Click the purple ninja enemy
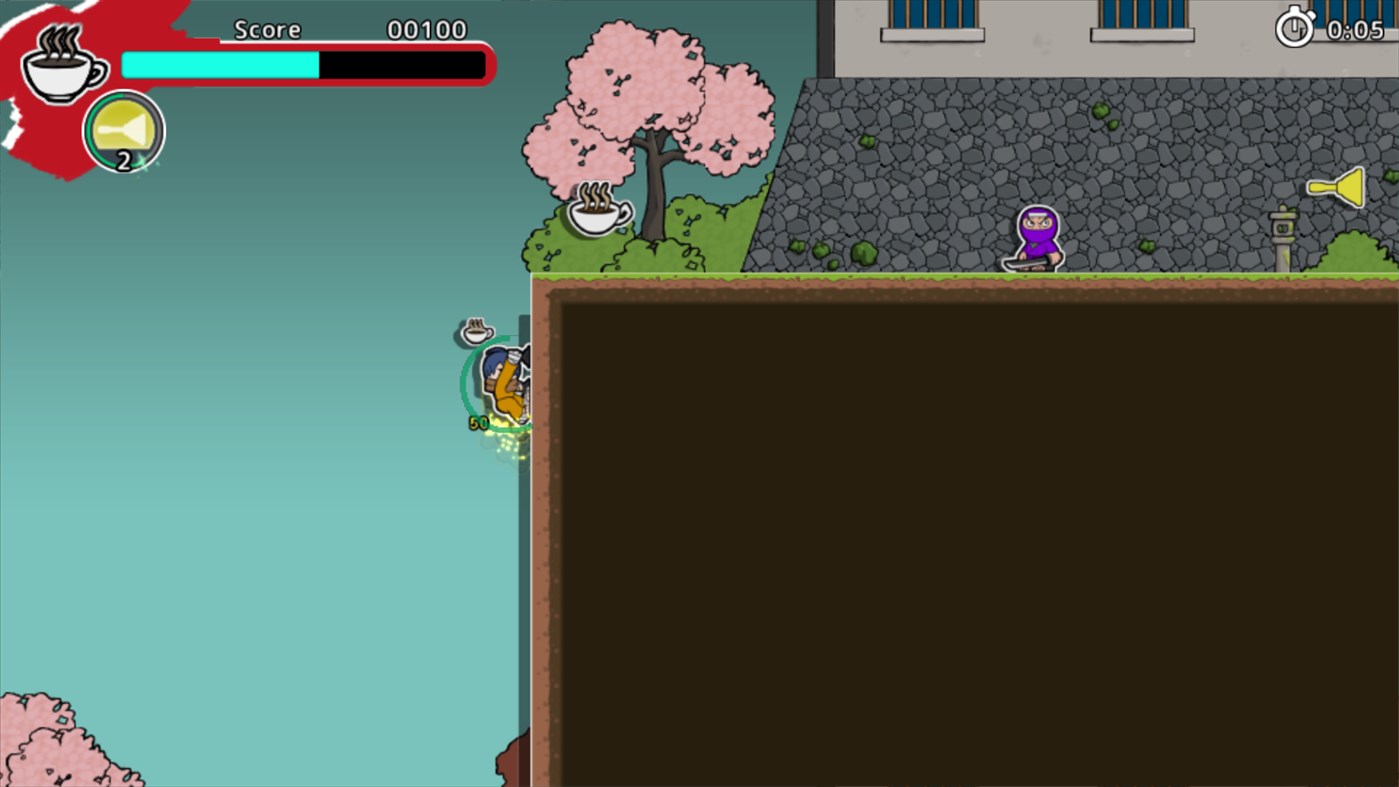Image resolution: width=1399 pixels, height=787 pixels. click(1036, 238)
